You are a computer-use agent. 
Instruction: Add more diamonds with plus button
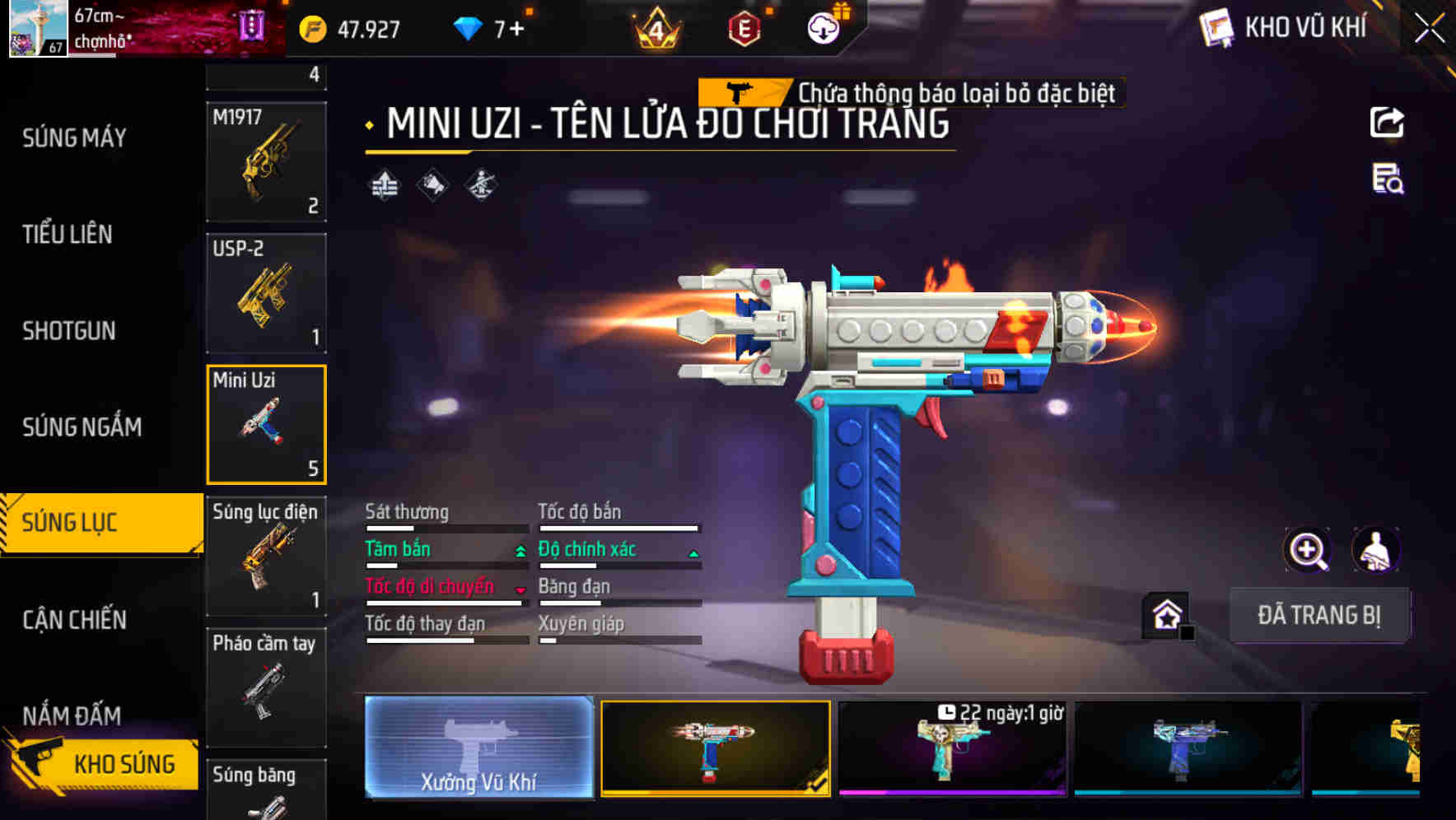(516, 30)
